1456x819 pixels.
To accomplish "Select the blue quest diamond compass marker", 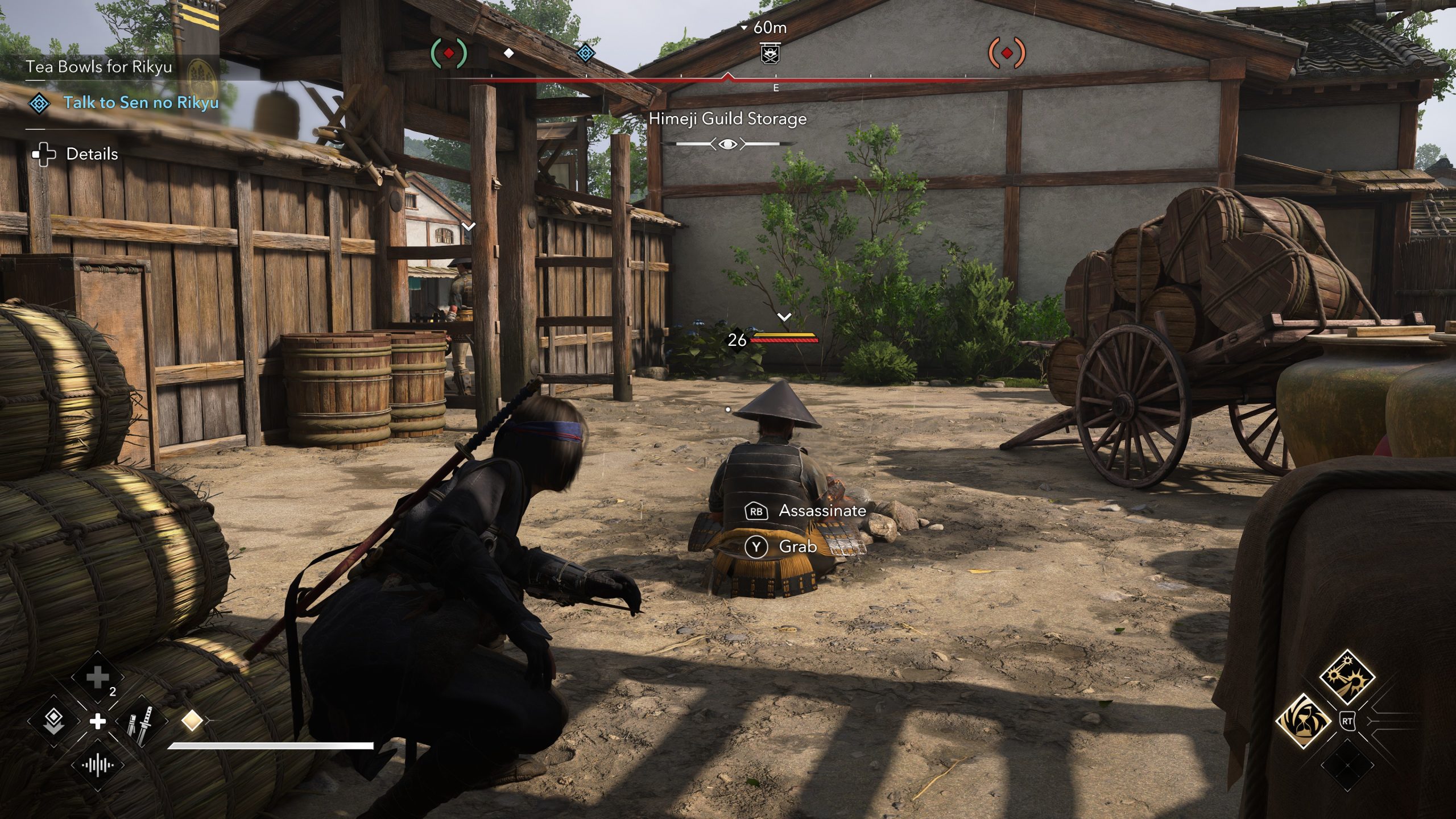I will click(x=585, y=53).
